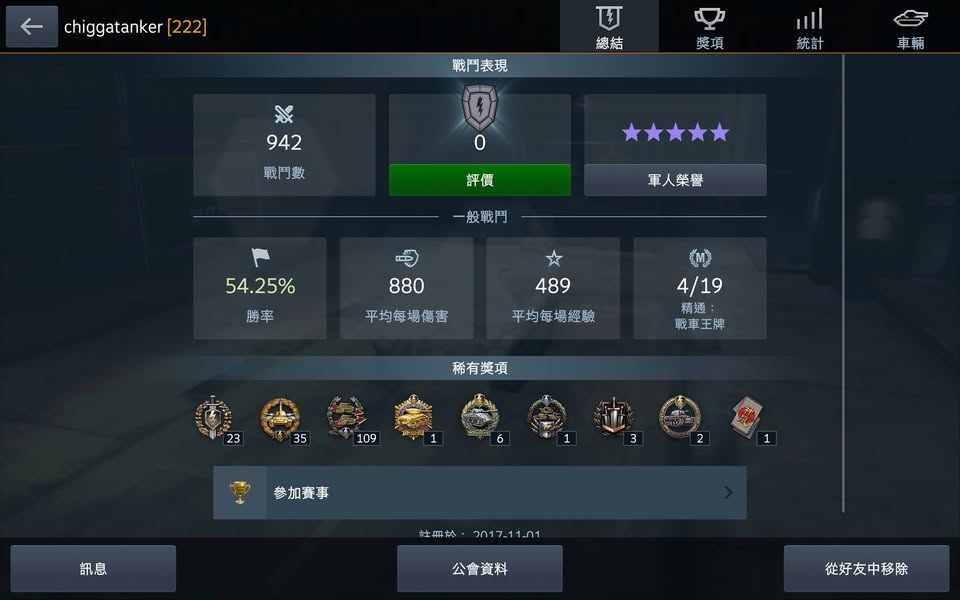Image resolution: width=960 pixels, height=600 pixels.
Task: Send a message via 訊息 button
Action: click(93, 568)
